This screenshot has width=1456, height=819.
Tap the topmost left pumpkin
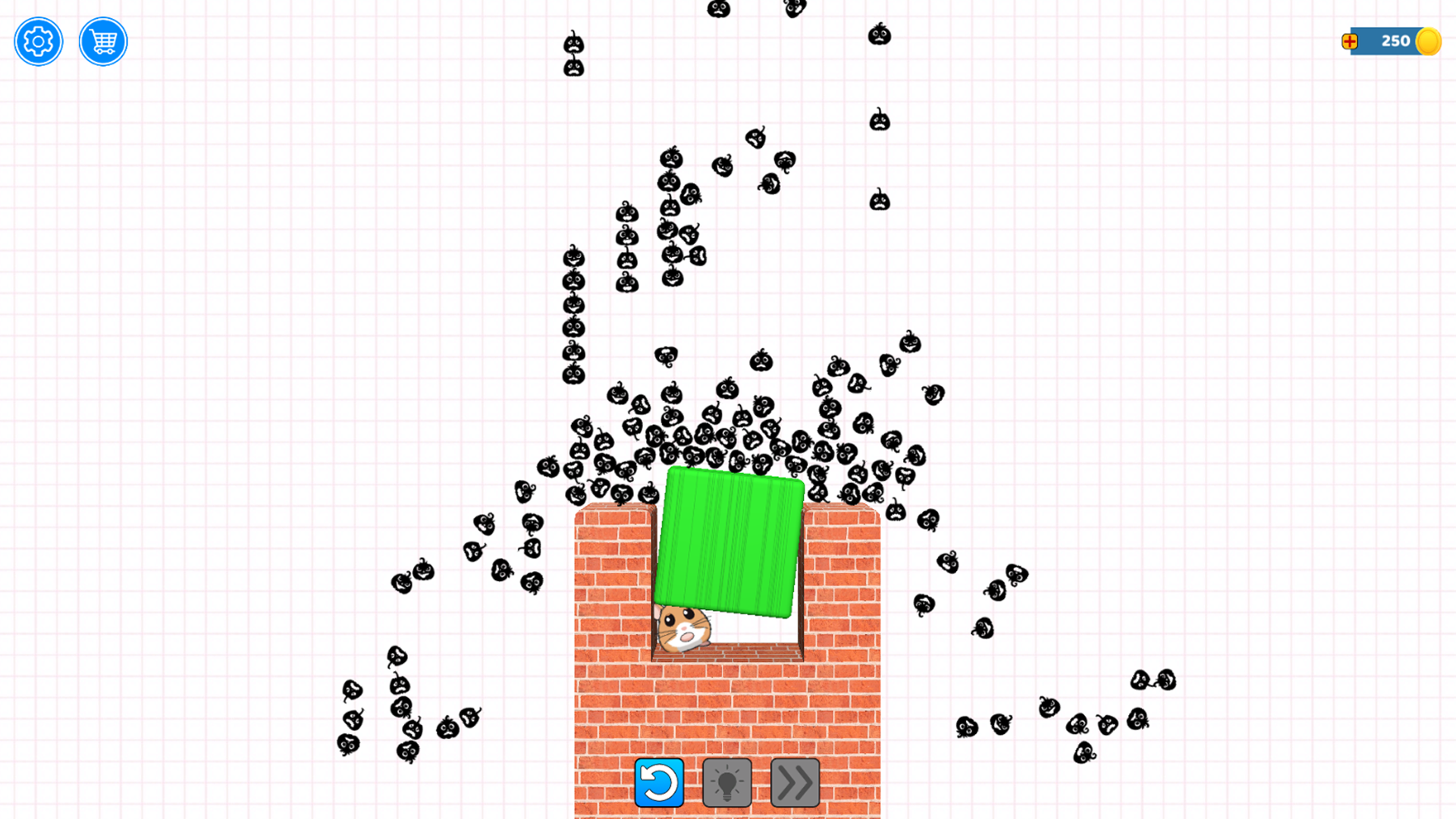coord(572,45)
